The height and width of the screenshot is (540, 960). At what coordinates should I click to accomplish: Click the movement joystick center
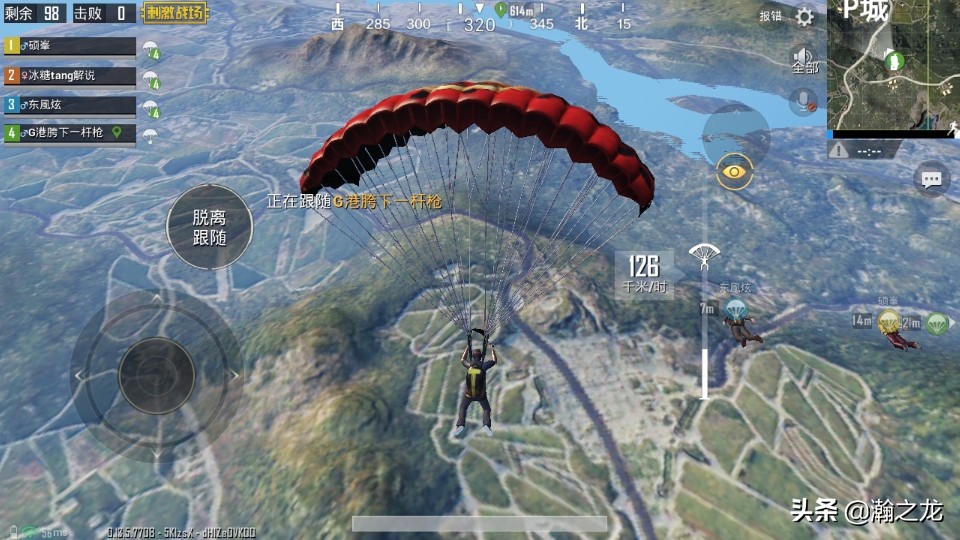(156, 375)
